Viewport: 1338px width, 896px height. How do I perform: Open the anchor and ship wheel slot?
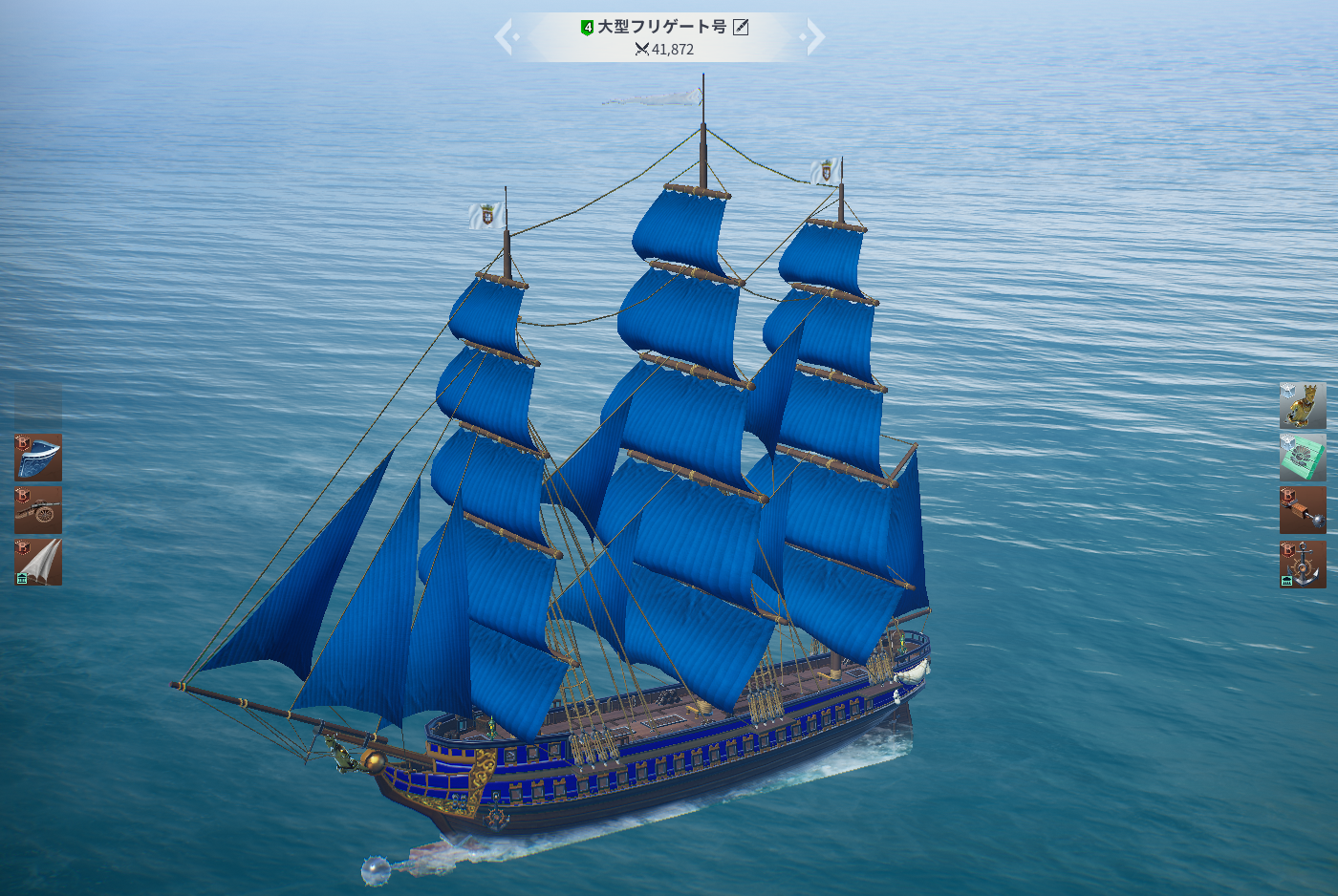[1303, 564]
